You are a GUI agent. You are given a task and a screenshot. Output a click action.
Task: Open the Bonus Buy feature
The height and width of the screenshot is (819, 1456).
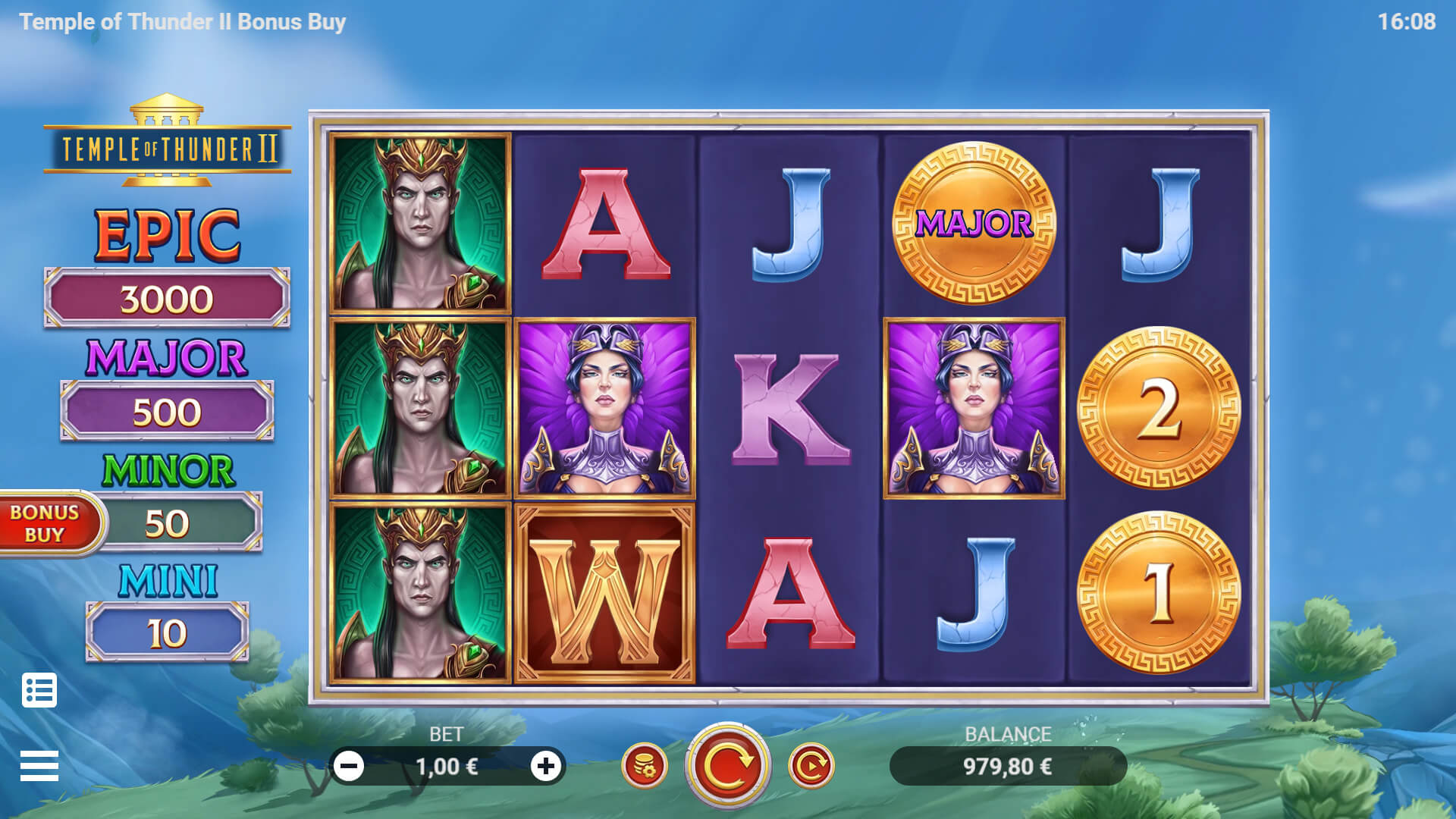tap(47, 523)
